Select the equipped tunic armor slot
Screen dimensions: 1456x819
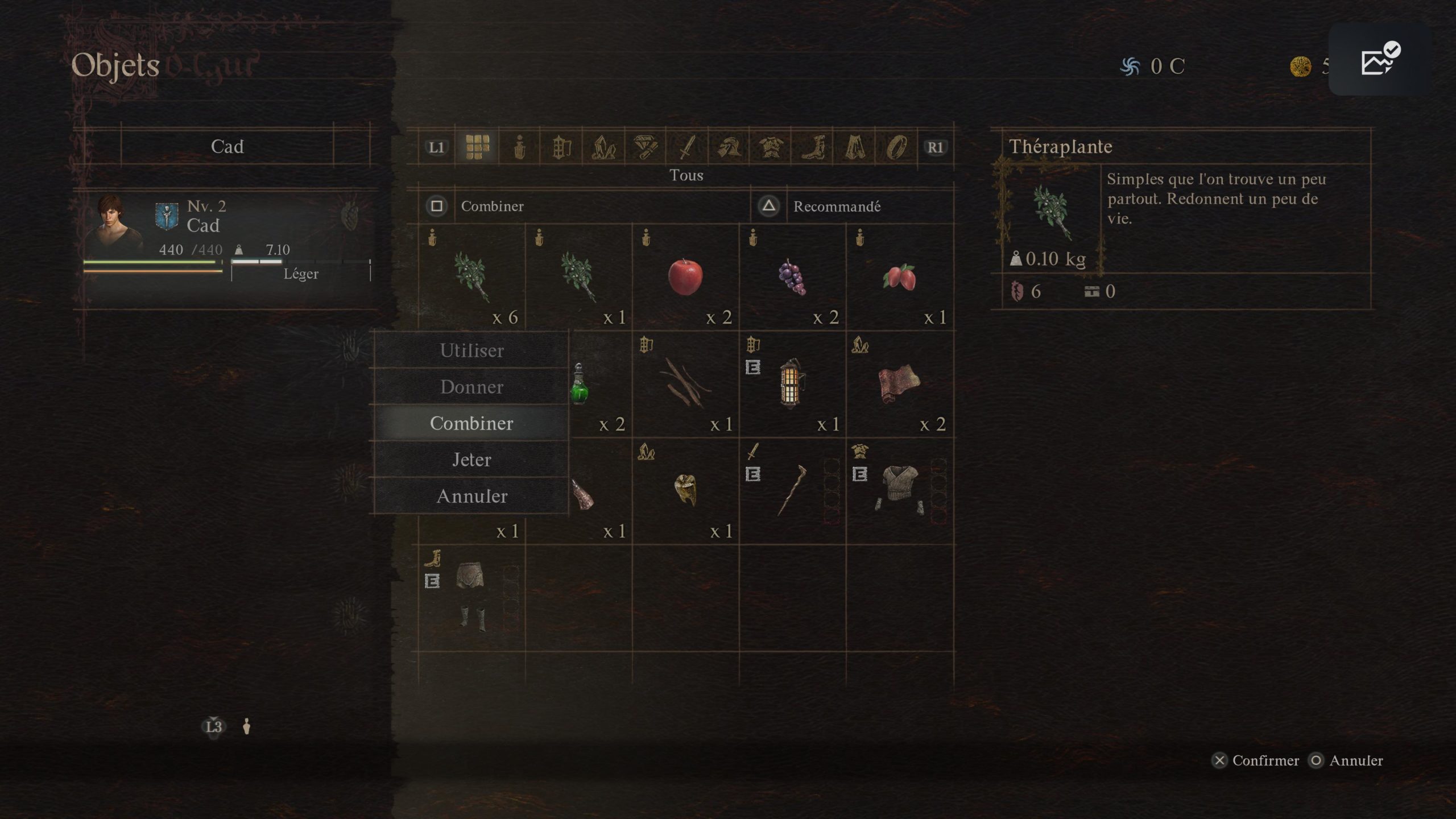click(x=899, y=491)
